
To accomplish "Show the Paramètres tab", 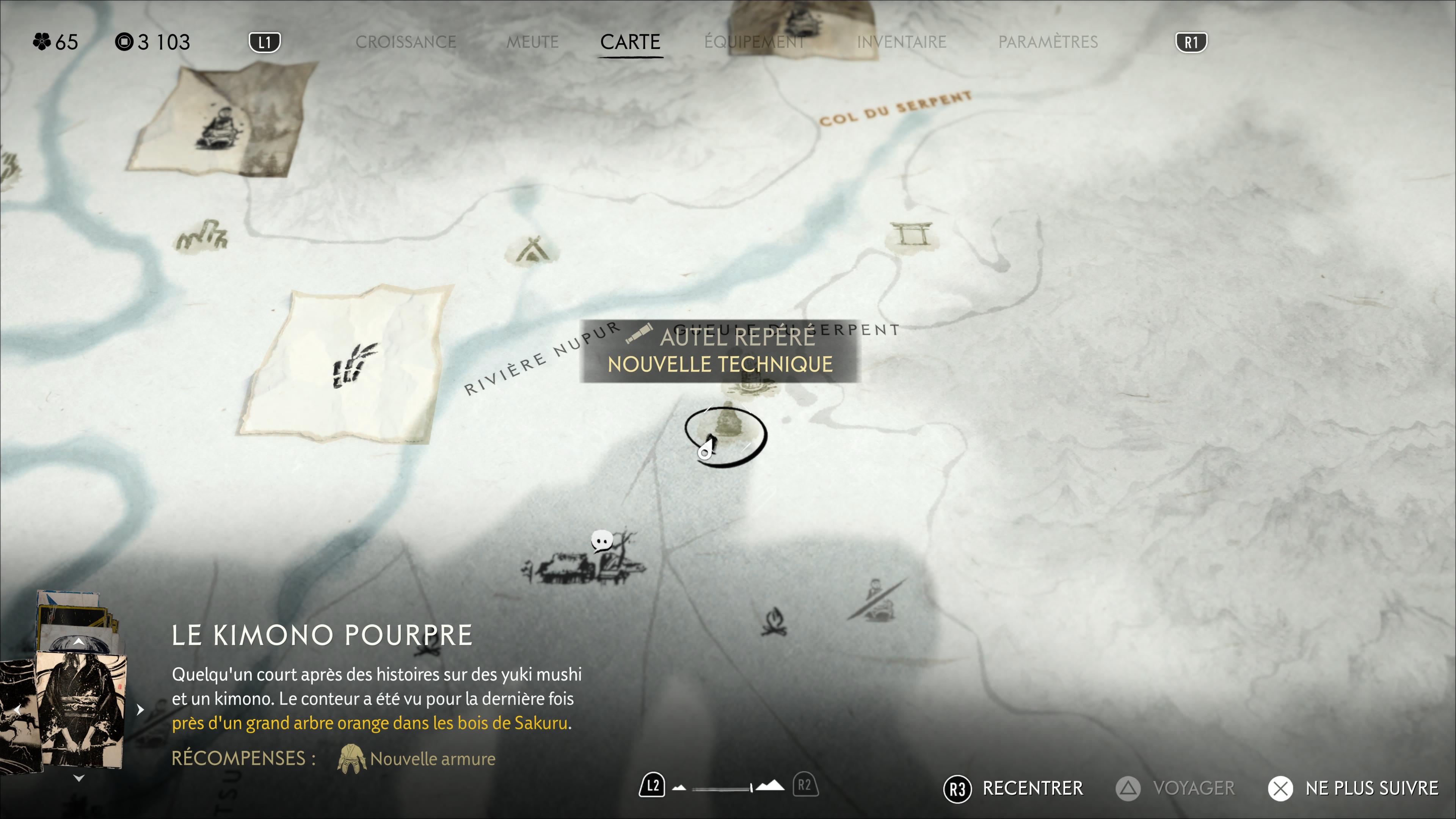I will coord(1047,42).
